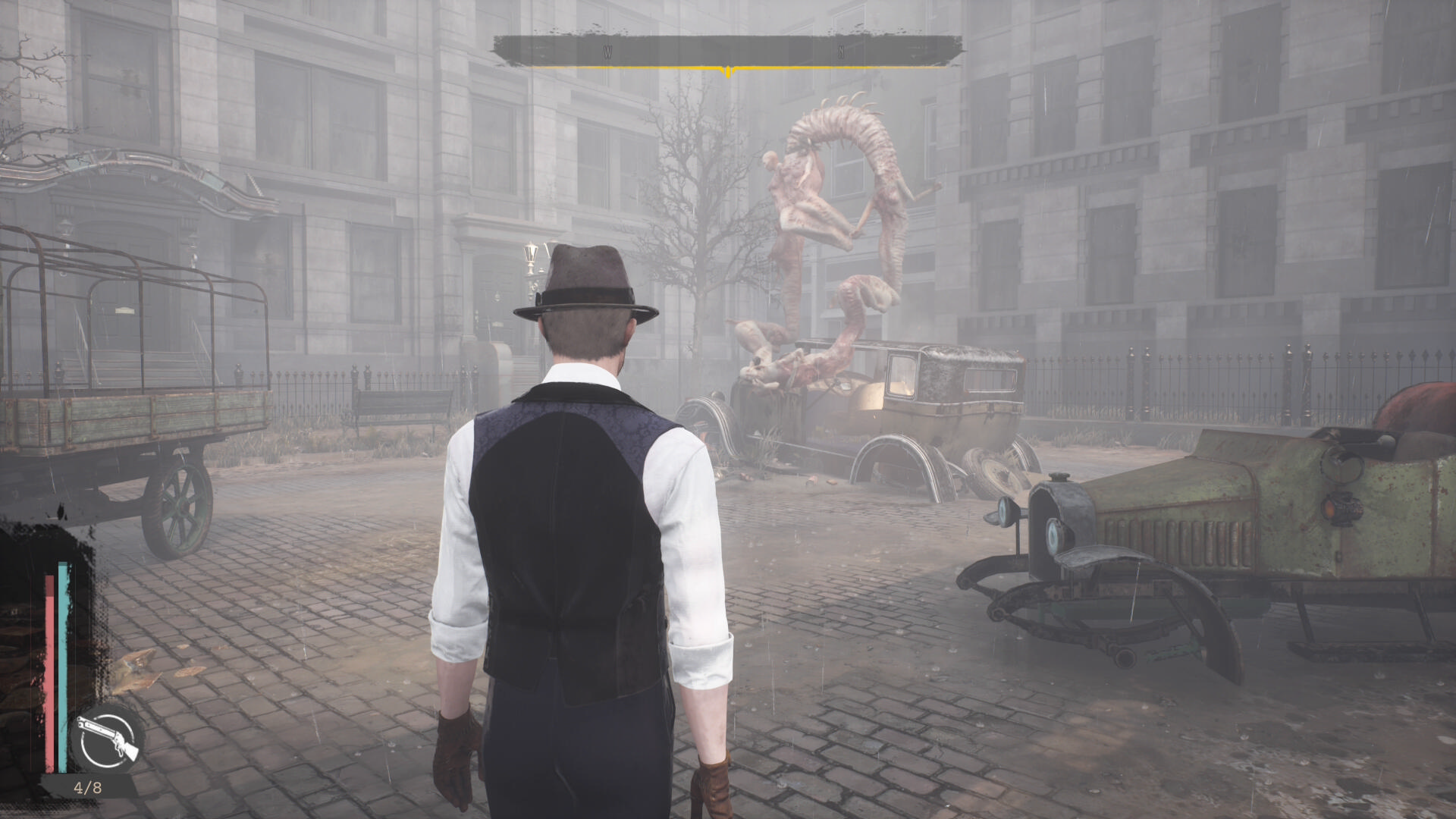The height and width of the screenshot is (819, 1456).
Task: Click the compass heading bar
Action: coord(727,52)
